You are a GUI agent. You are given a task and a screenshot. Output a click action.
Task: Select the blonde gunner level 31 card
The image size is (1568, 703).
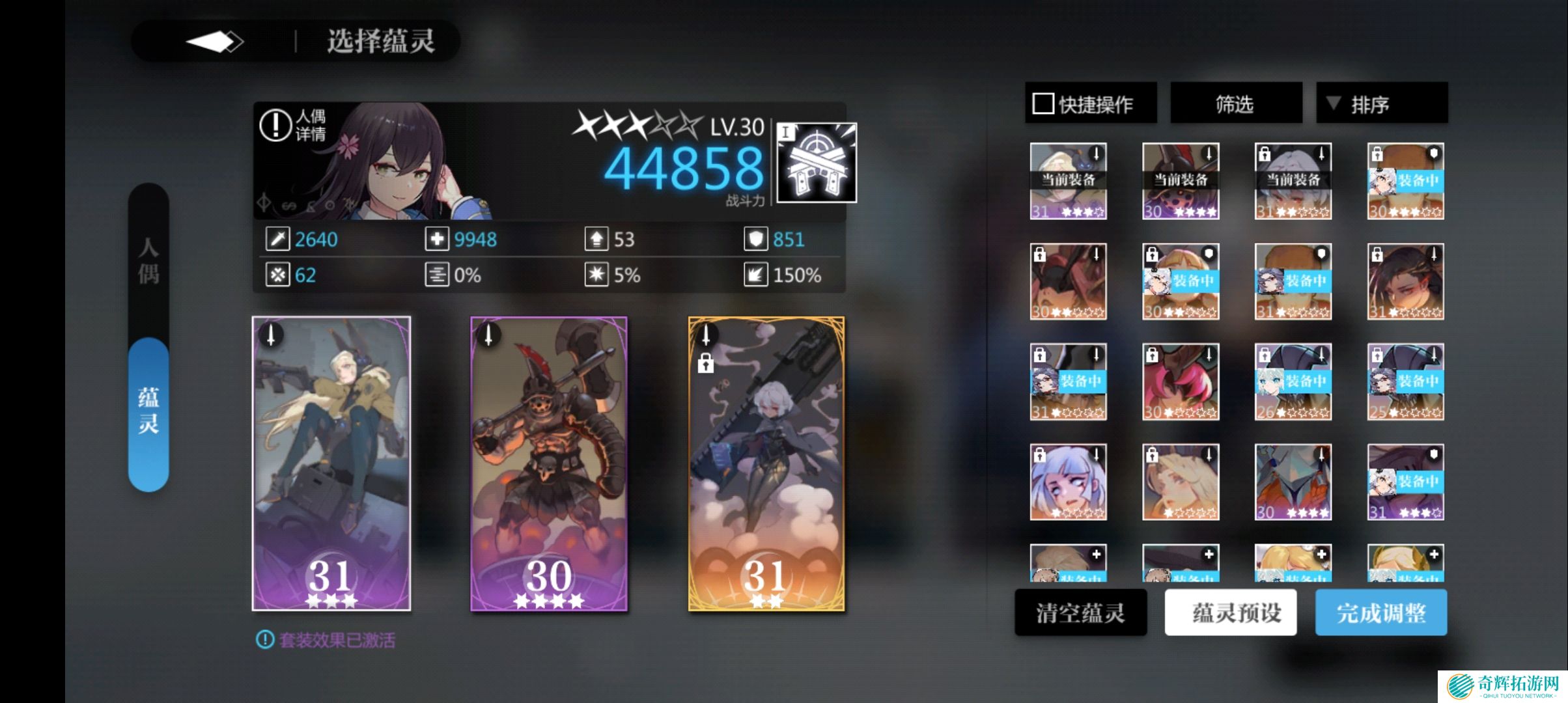point(331,463)
